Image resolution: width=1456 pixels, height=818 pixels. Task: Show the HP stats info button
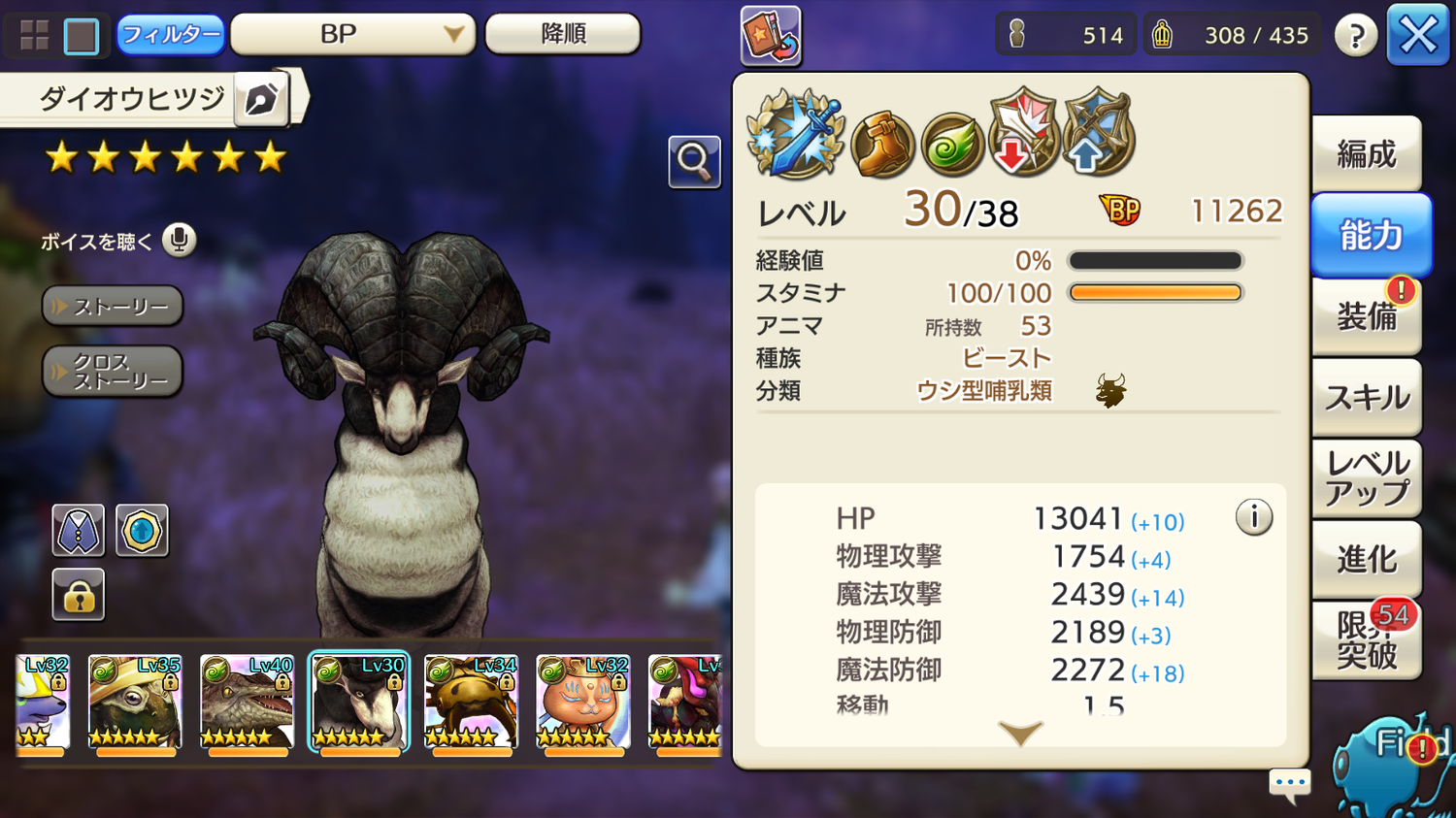[1253, 518]
